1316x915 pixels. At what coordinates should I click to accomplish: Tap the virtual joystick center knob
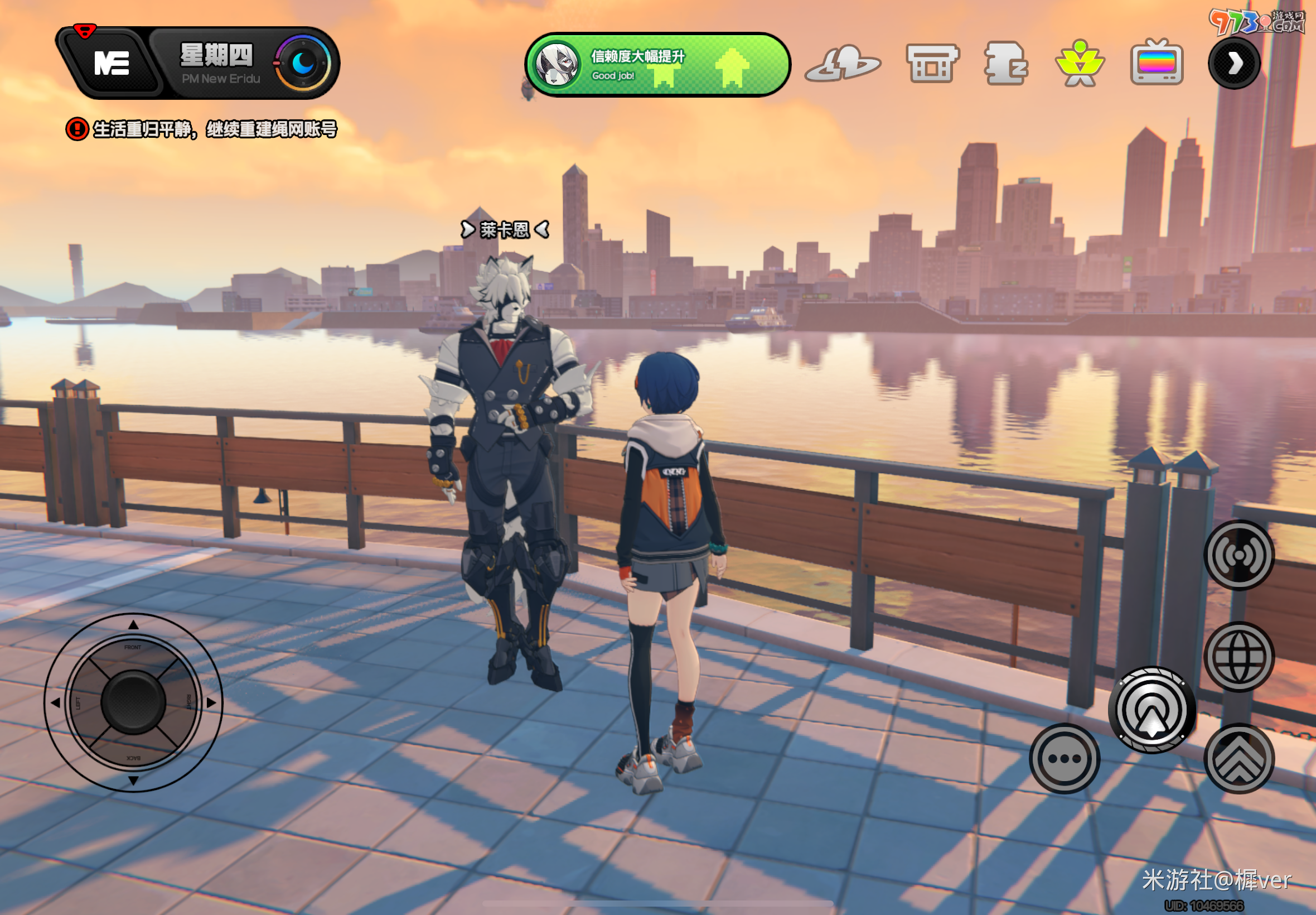[x=133, y=702]
